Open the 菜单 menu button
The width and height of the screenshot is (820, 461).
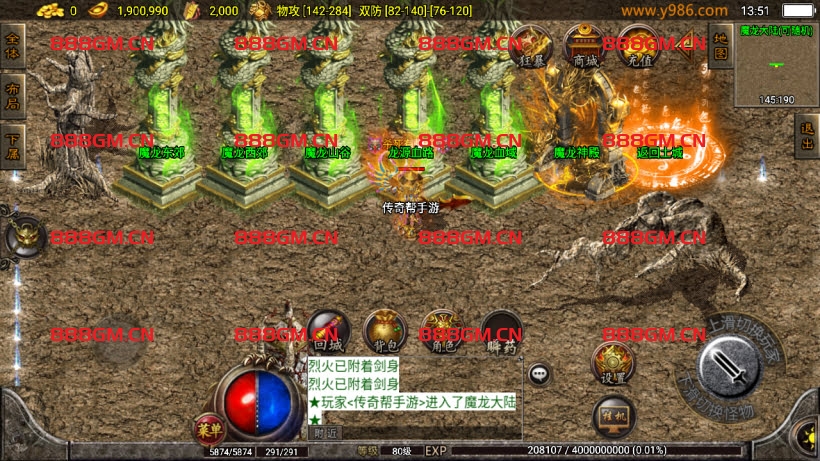pyautogui.click(x=209, y=430)
